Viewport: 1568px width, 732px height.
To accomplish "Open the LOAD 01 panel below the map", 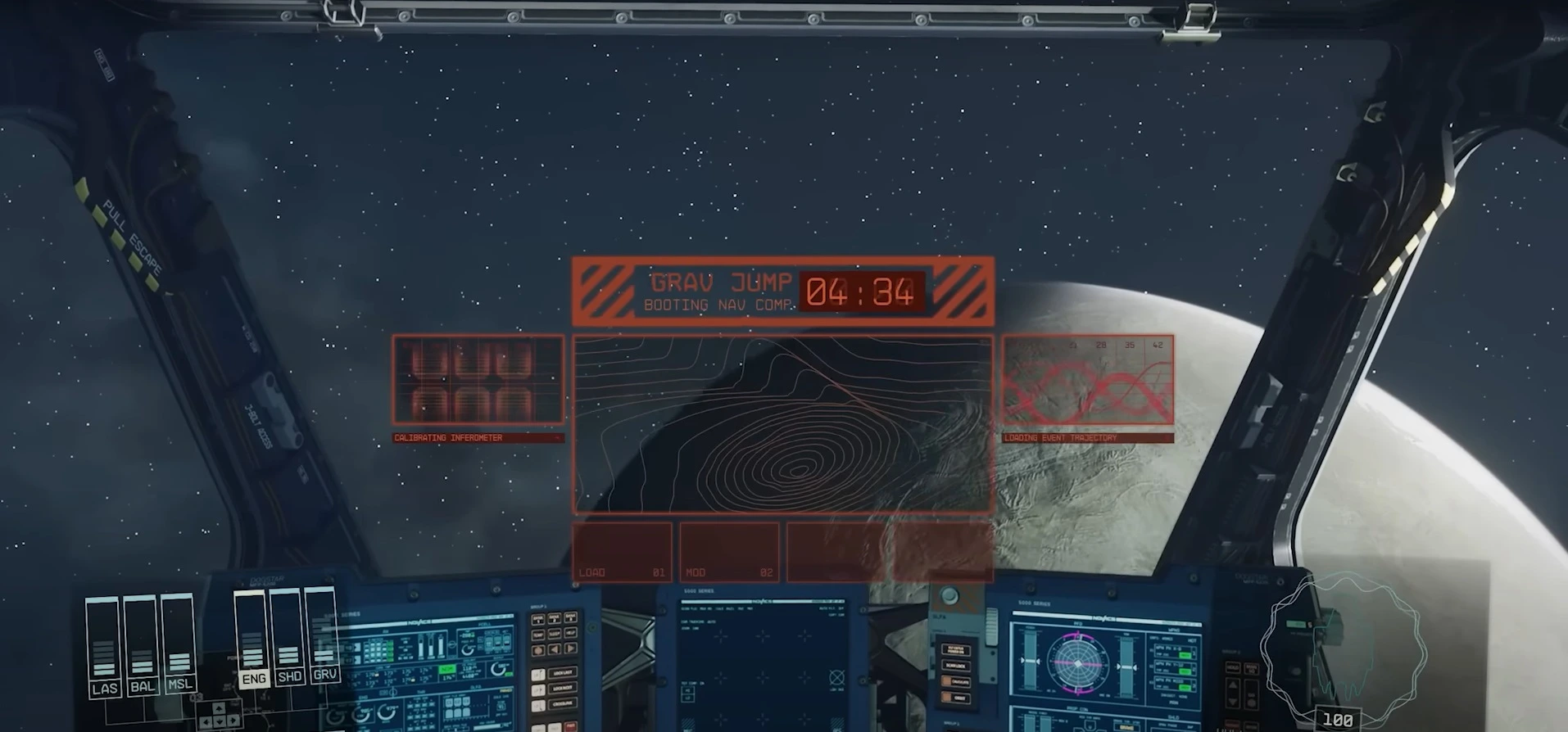I will 623,553.
